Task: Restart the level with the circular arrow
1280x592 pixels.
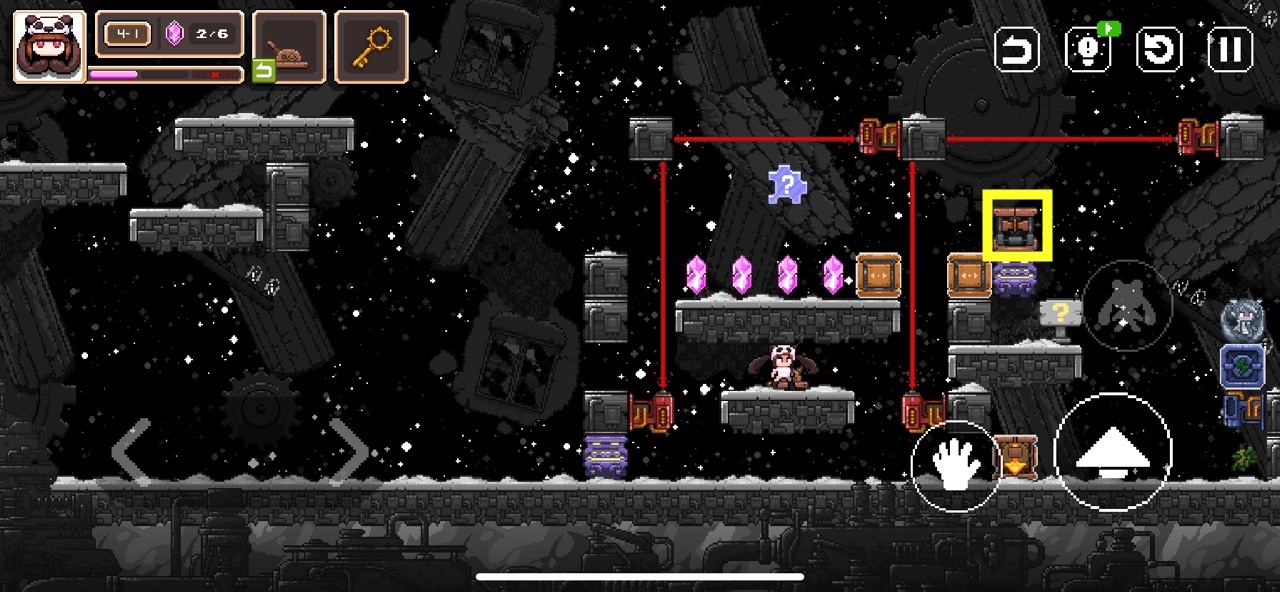Action: click(1159, 49)
